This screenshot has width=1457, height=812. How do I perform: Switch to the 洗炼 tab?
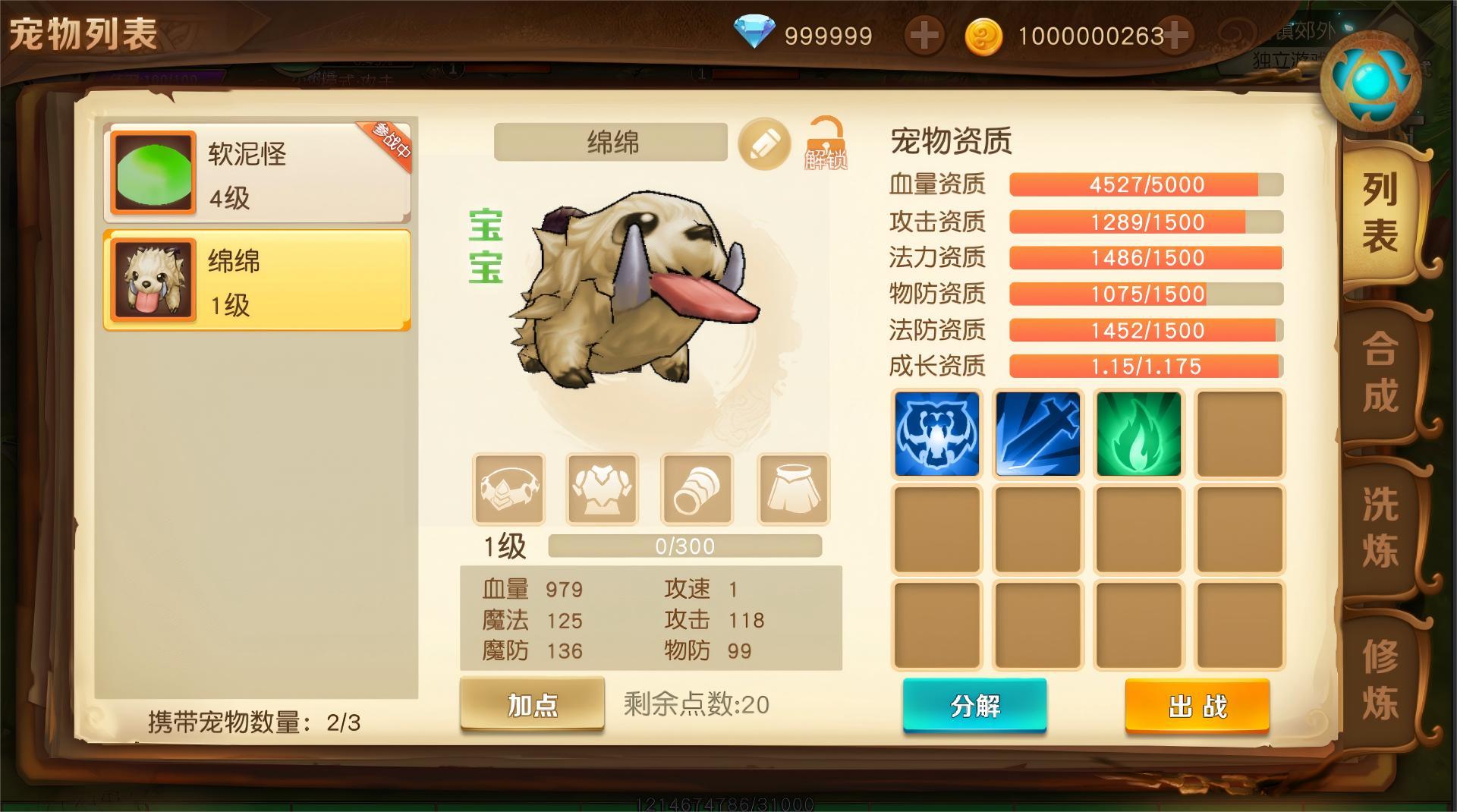pos(1379,526)
